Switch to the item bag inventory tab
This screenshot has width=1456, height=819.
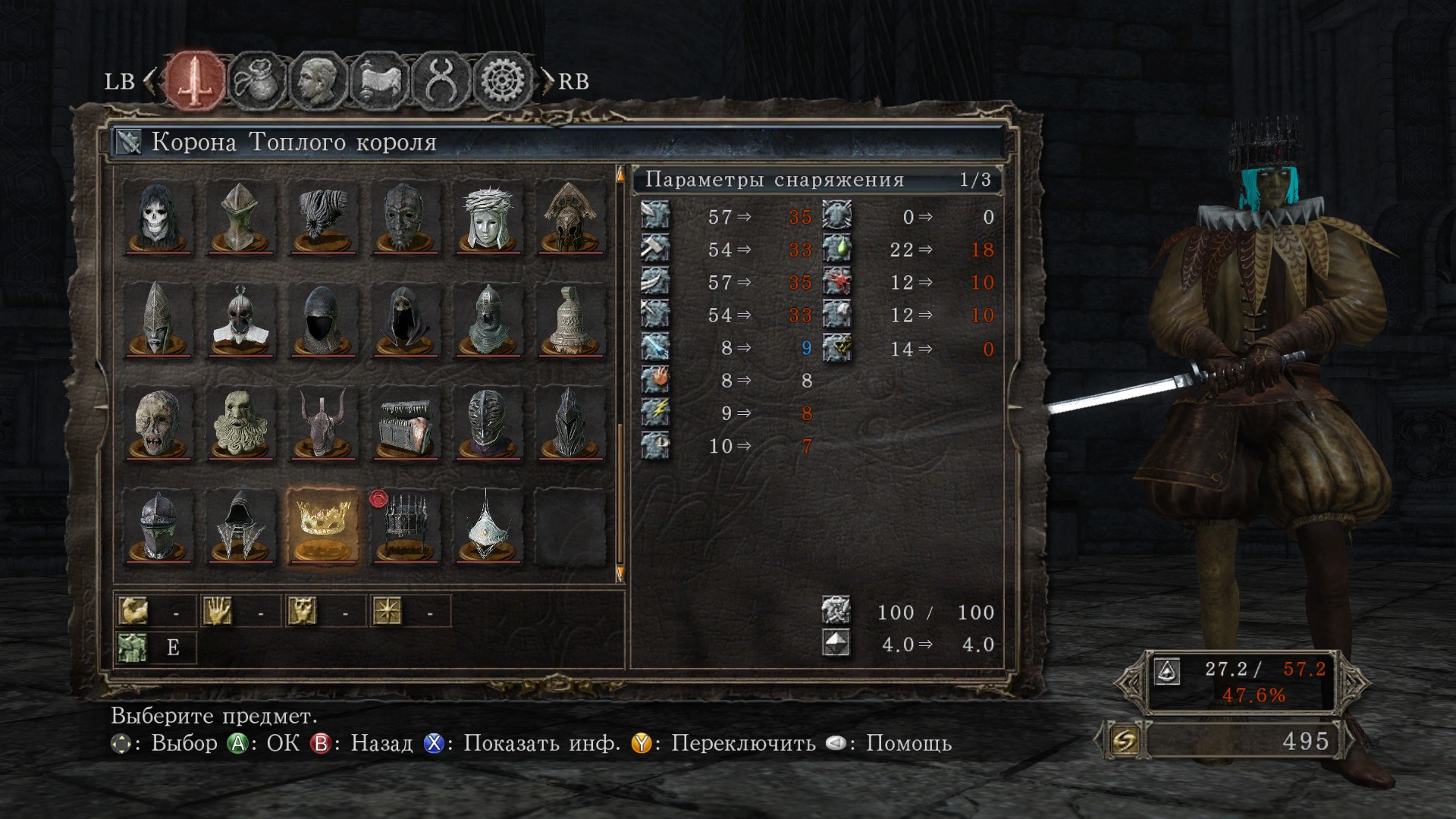coord(256,80)
